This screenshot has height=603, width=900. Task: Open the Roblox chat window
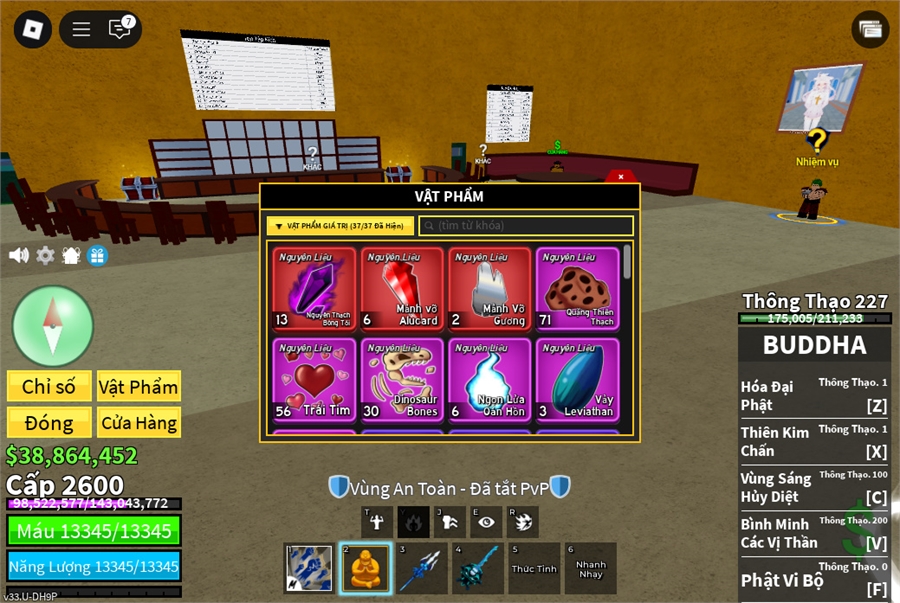pos(120,29)
